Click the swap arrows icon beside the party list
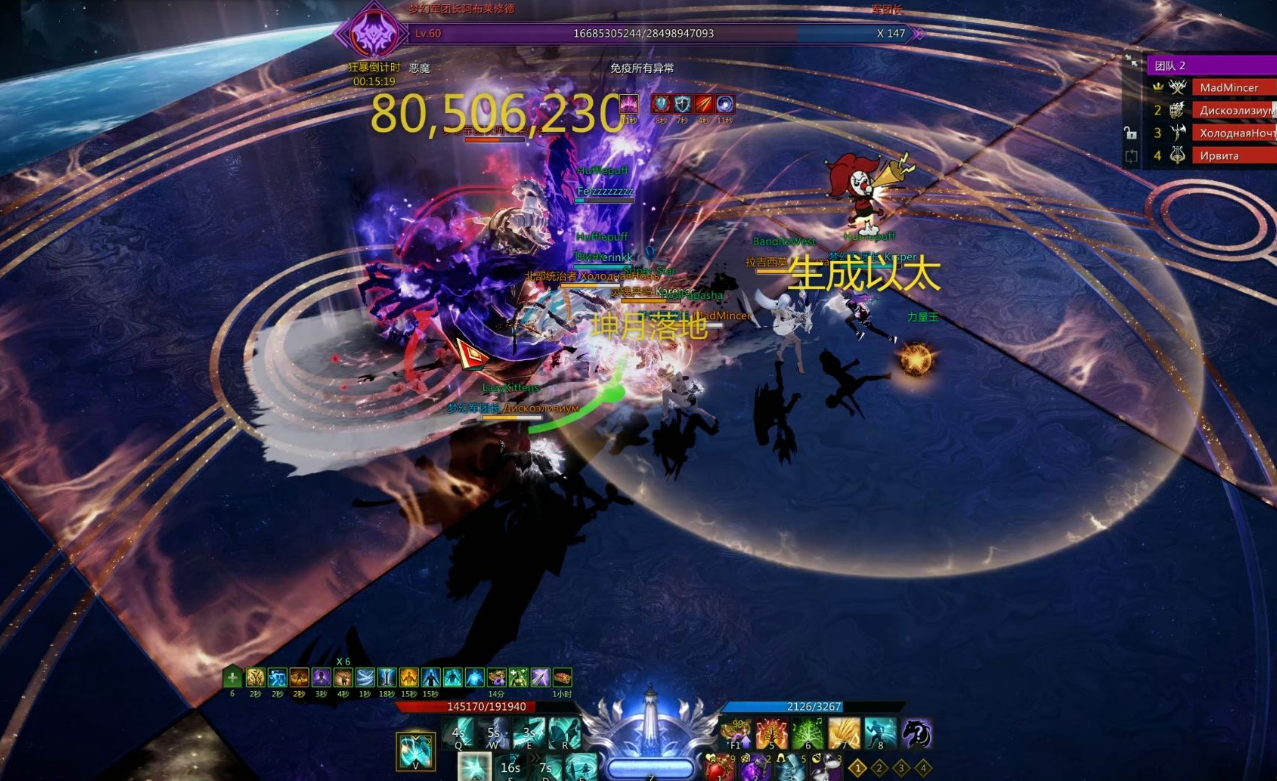 1131,156
